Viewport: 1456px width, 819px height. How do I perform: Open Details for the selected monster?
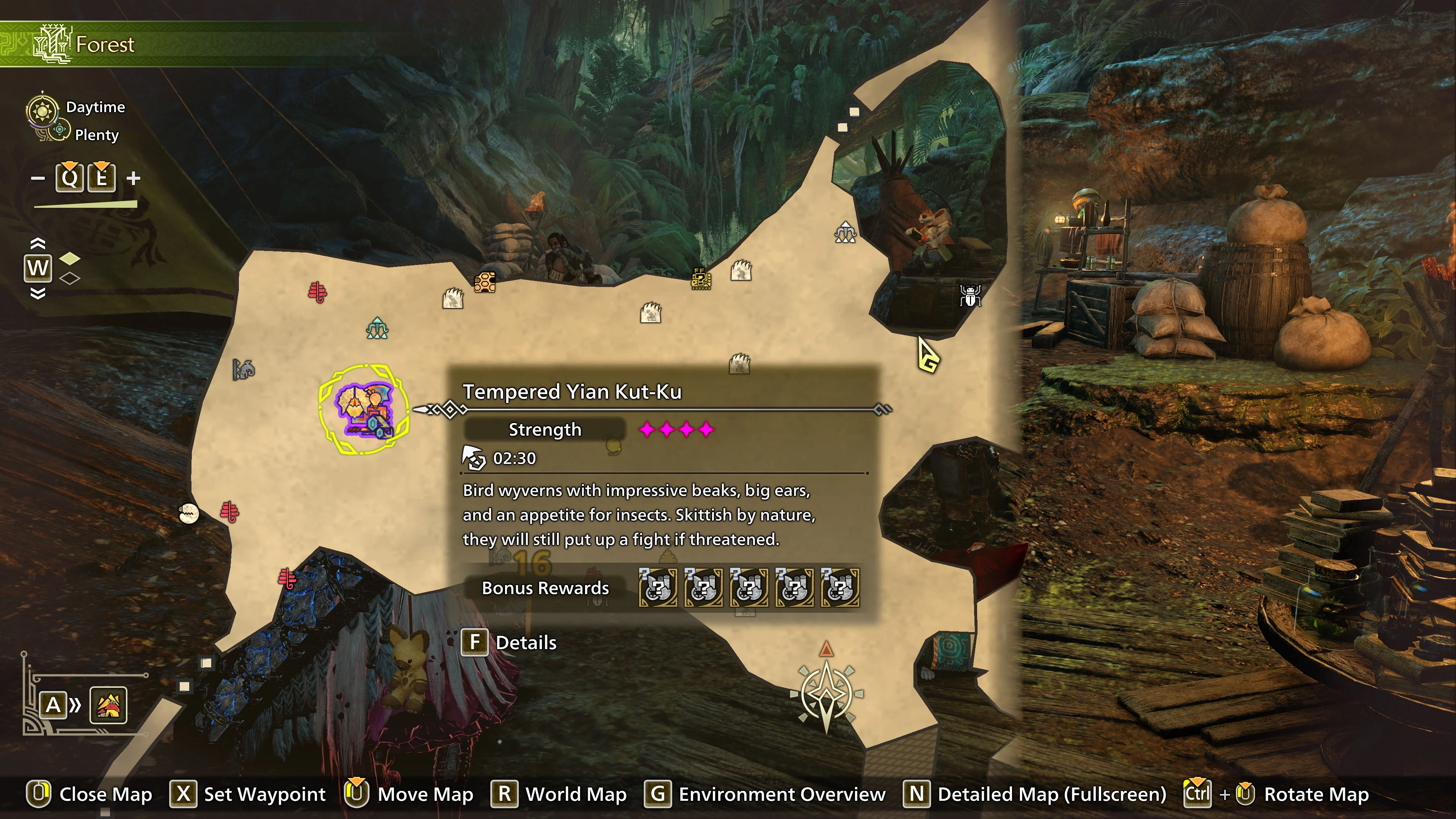[509, 643]
